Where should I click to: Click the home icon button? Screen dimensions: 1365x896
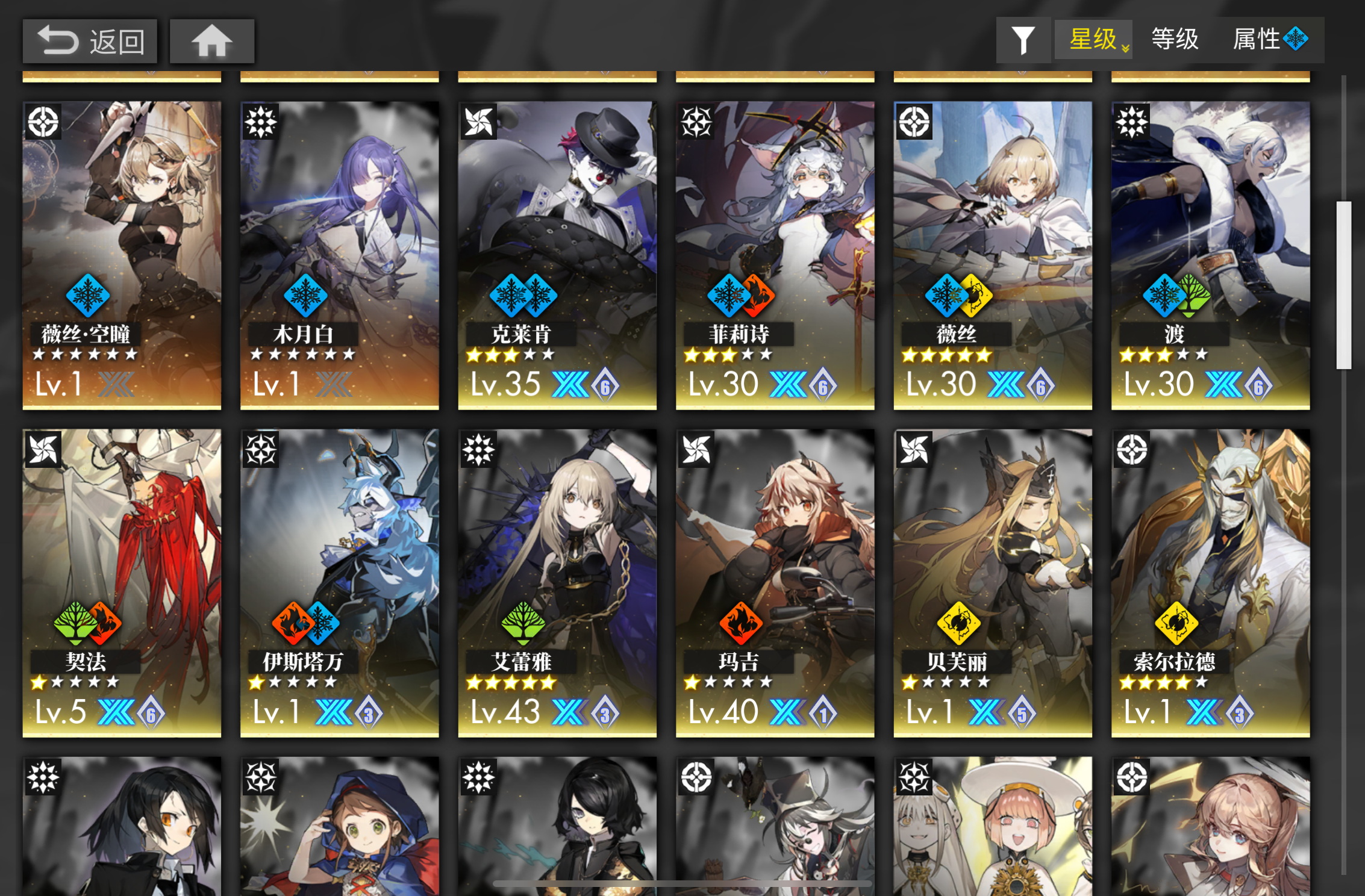point(212,40)
